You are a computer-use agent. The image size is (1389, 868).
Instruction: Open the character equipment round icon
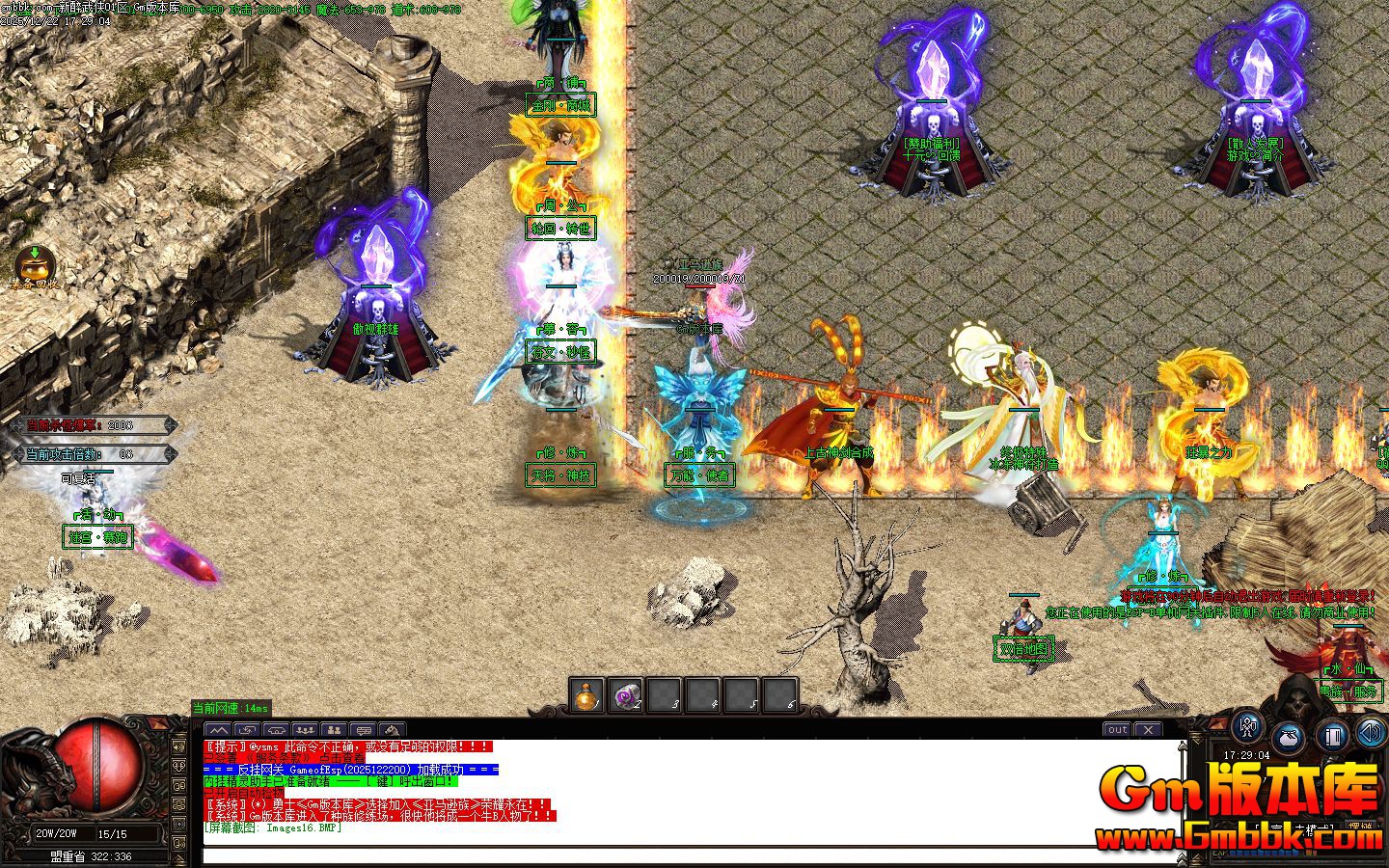pos(1248,726)
